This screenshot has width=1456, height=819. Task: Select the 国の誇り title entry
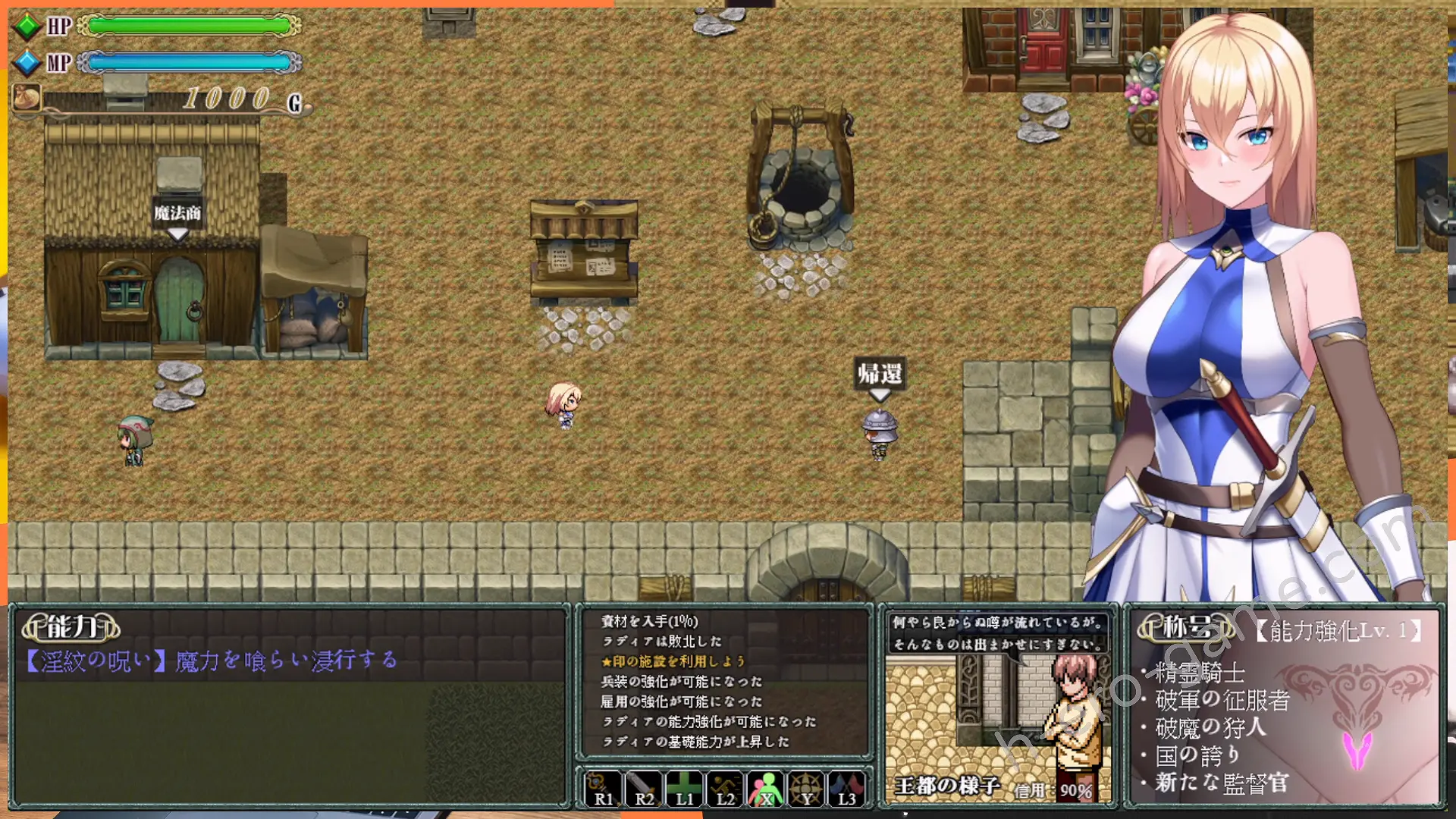coord(1197,755)
